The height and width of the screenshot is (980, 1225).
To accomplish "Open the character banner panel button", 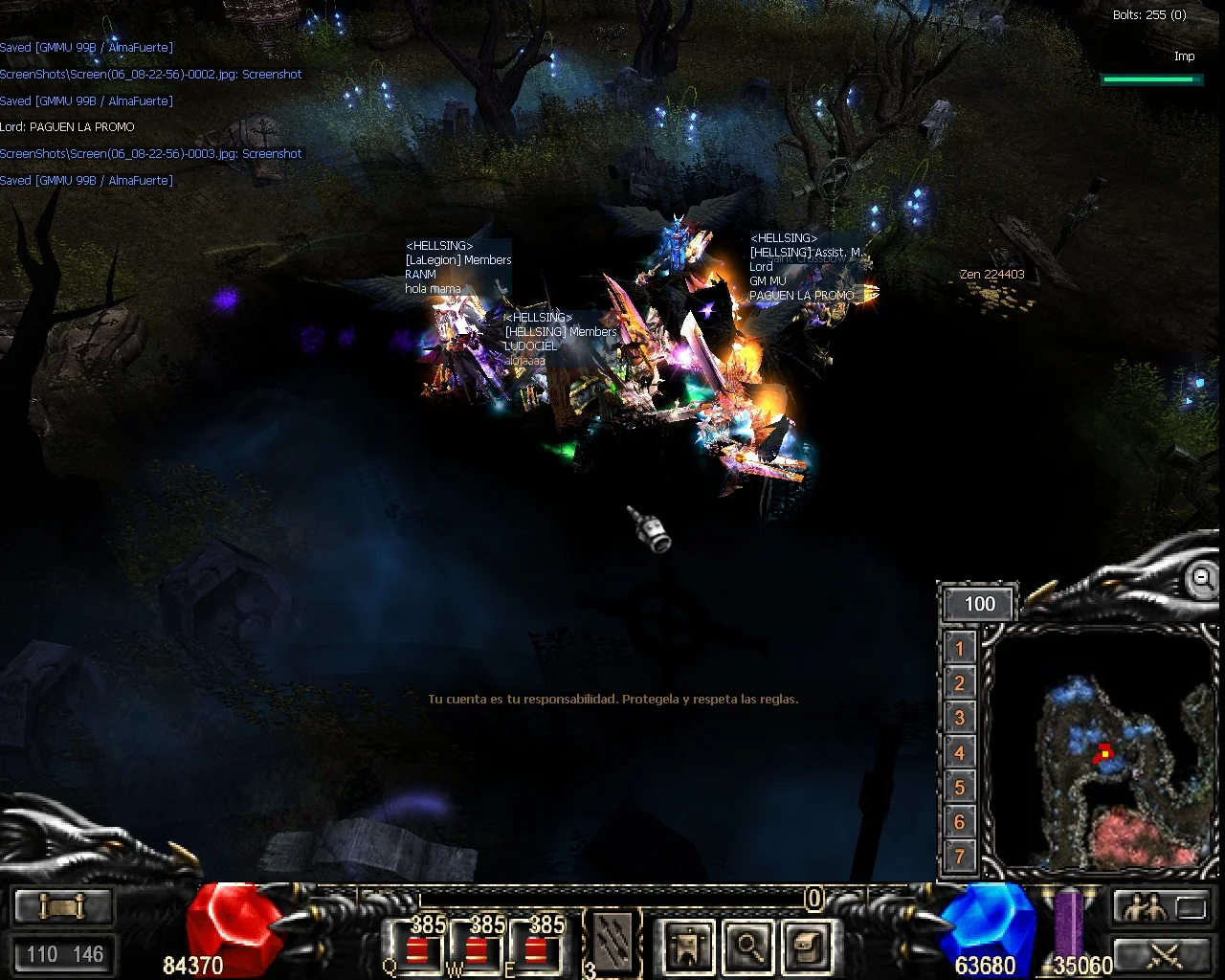I will coord(688,946).
